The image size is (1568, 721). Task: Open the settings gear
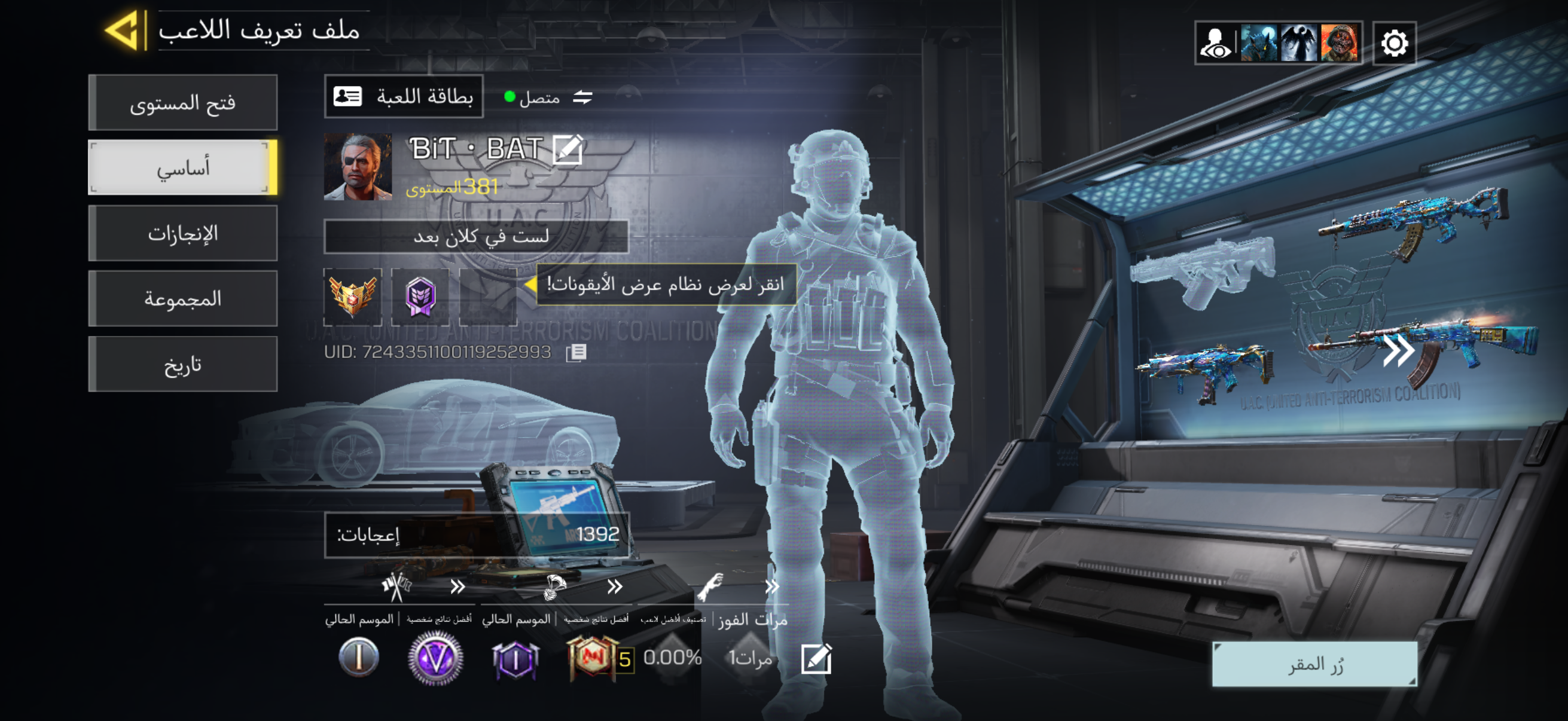click(1394, 43)
